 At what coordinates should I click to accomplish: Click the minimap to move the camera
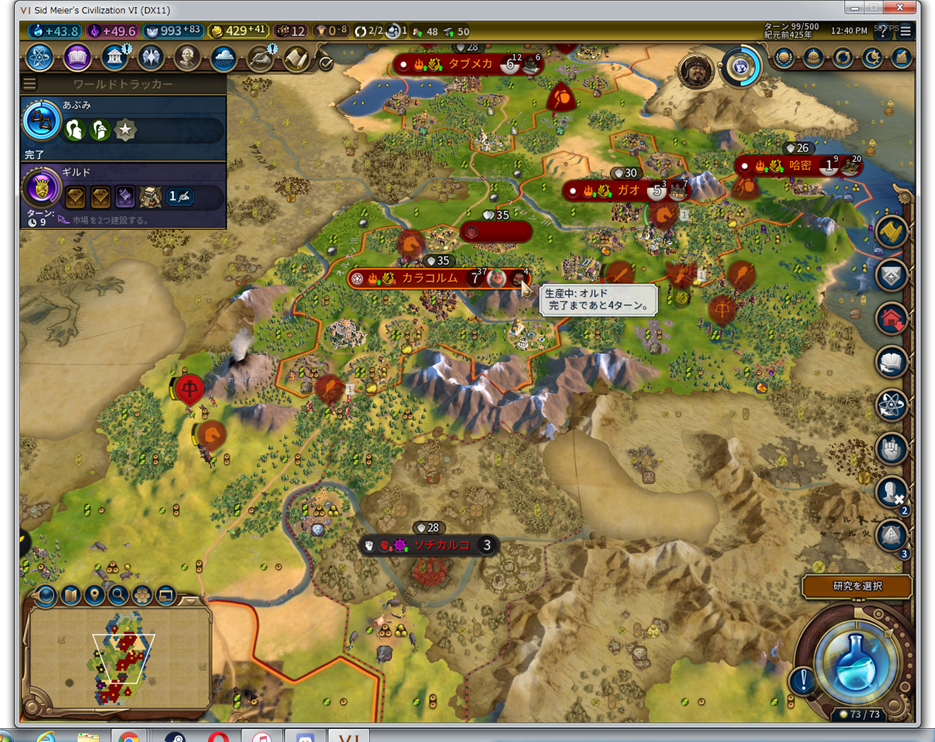pyautogui.click(x=118, y=658)
